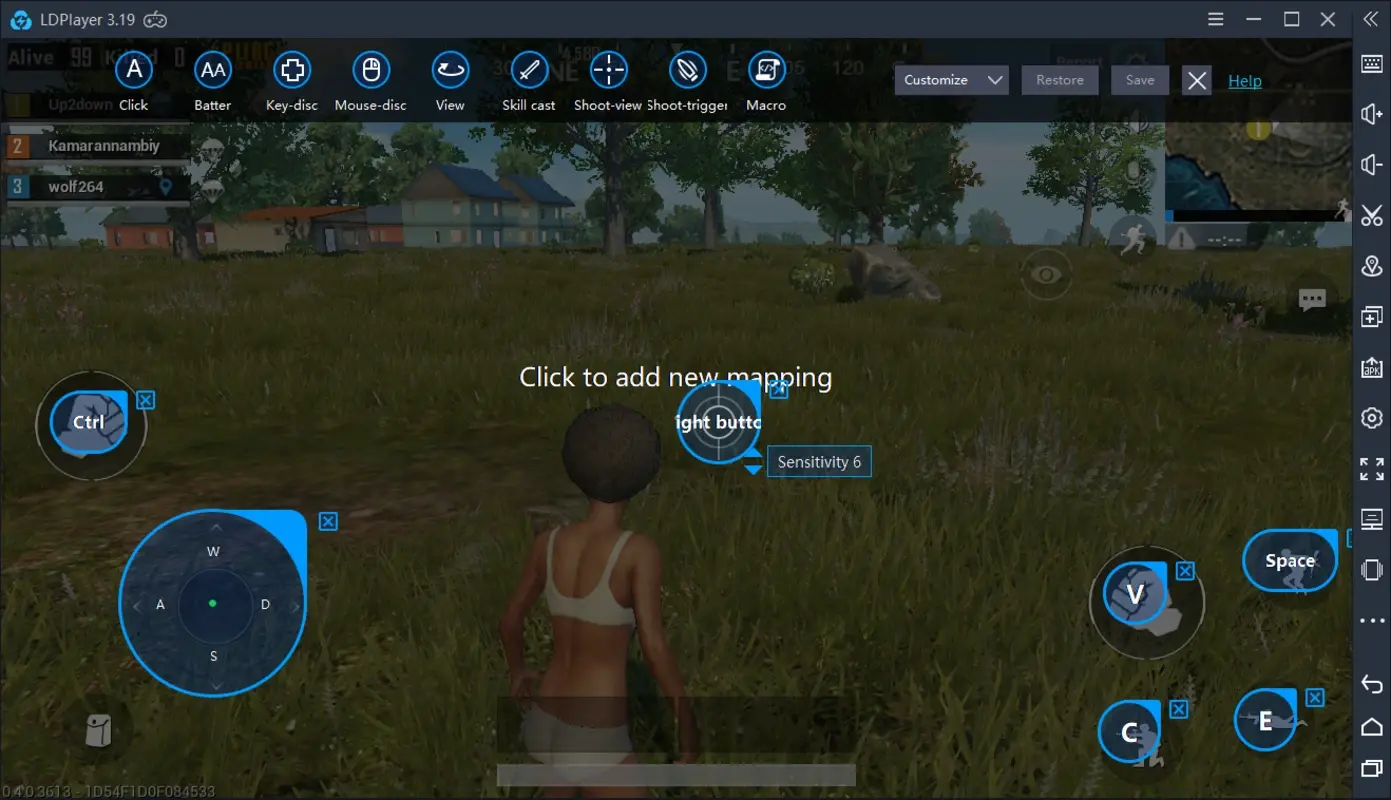Select the Mouse-disc mapping tool
Viewport: 1391px width, 800px height.
[370, 70]
